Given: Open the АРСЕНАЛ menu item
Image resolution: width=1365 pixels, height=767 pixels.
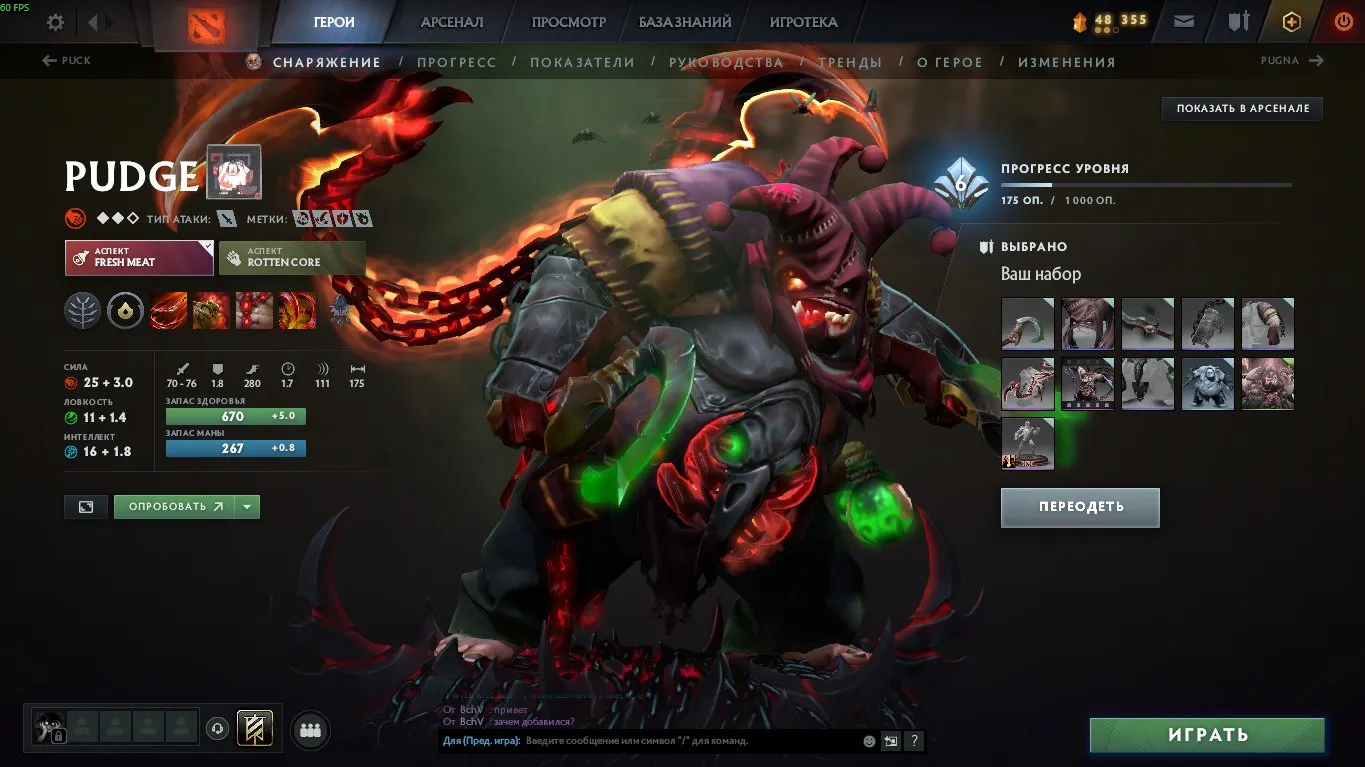Looking at the screenshot, I should point(451,21).
